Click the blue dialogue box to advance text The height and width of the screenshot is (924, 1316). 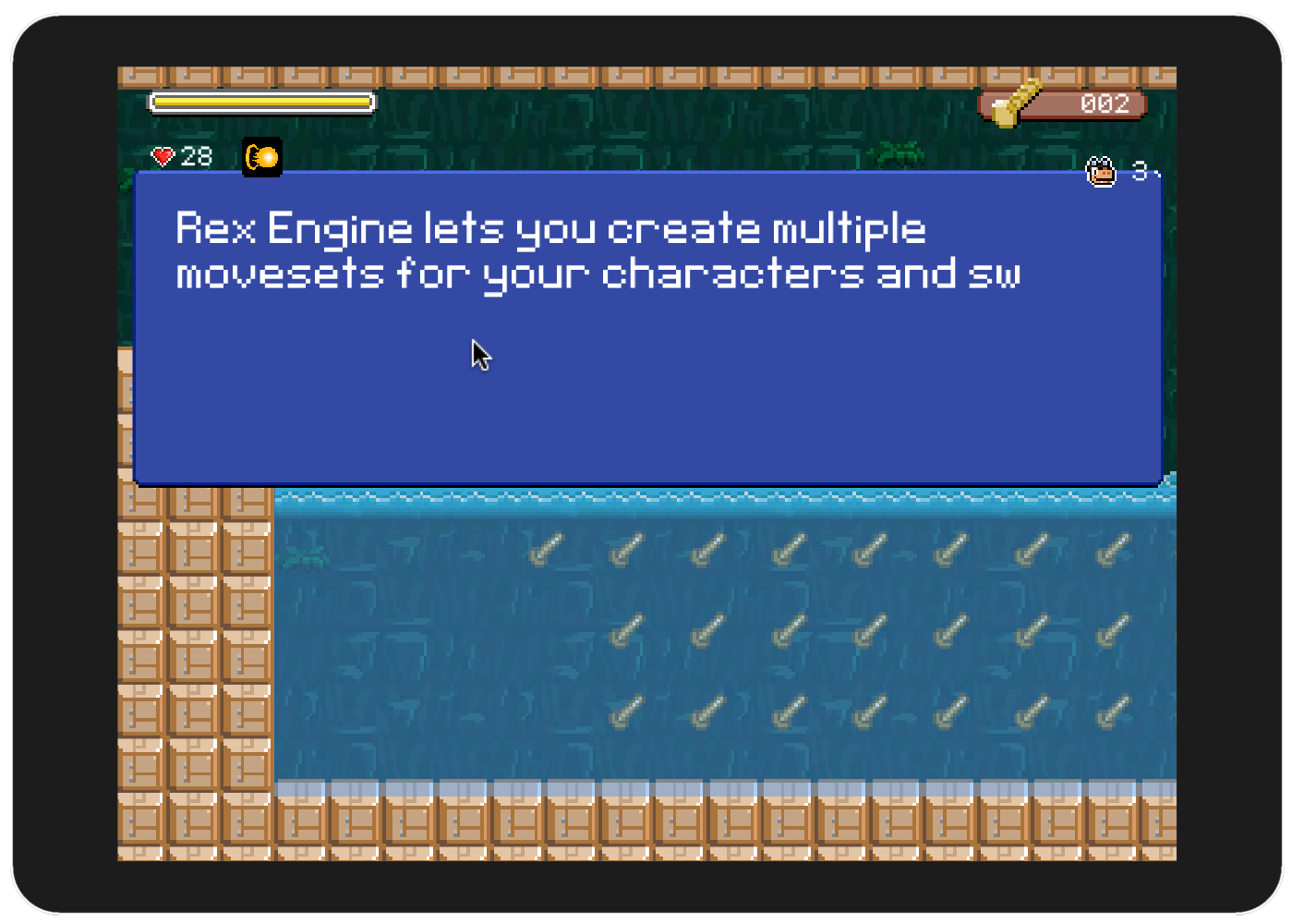(646, 370)
